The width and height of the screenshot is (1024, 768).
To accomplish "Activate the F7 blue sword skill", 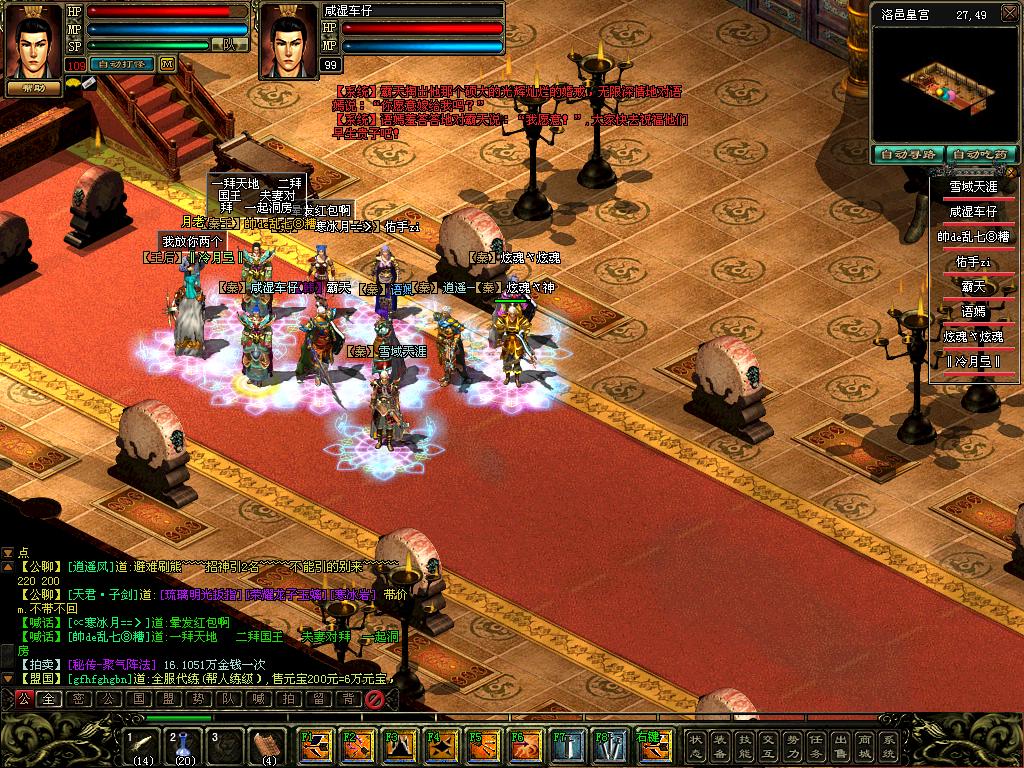I will click(x=567, y=745).
